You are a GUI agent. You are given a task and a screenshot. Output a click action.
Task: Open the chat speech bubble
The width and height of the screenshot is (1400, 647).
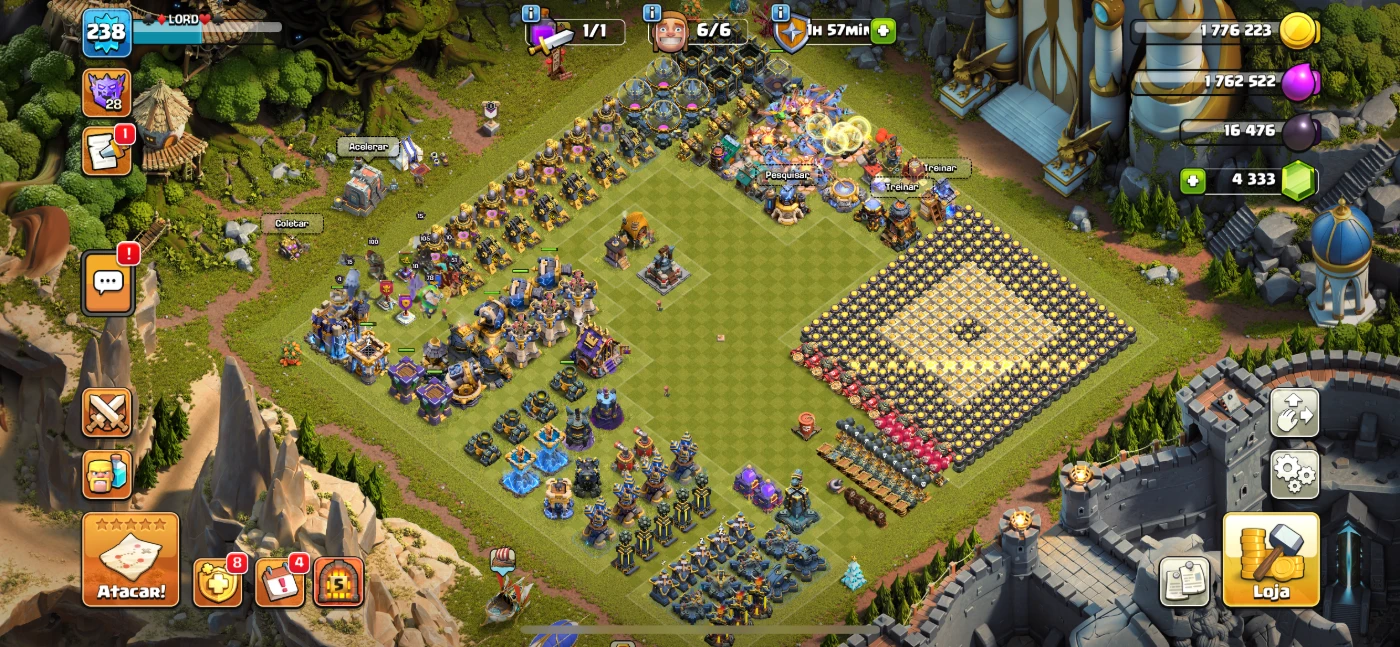pyautogui.click(x=107, y=283)
